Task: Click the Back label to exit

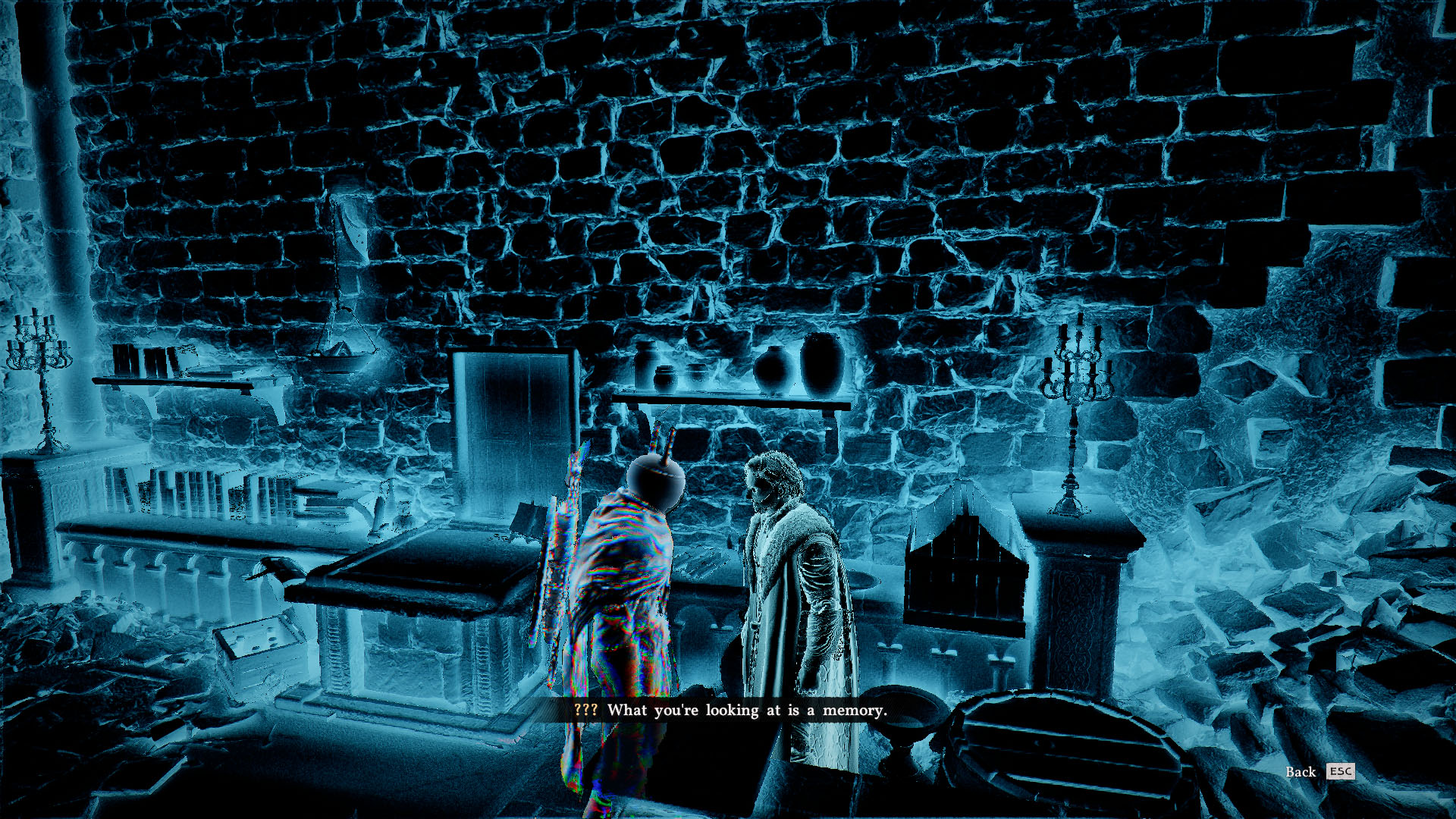Action: point(1301,772)
